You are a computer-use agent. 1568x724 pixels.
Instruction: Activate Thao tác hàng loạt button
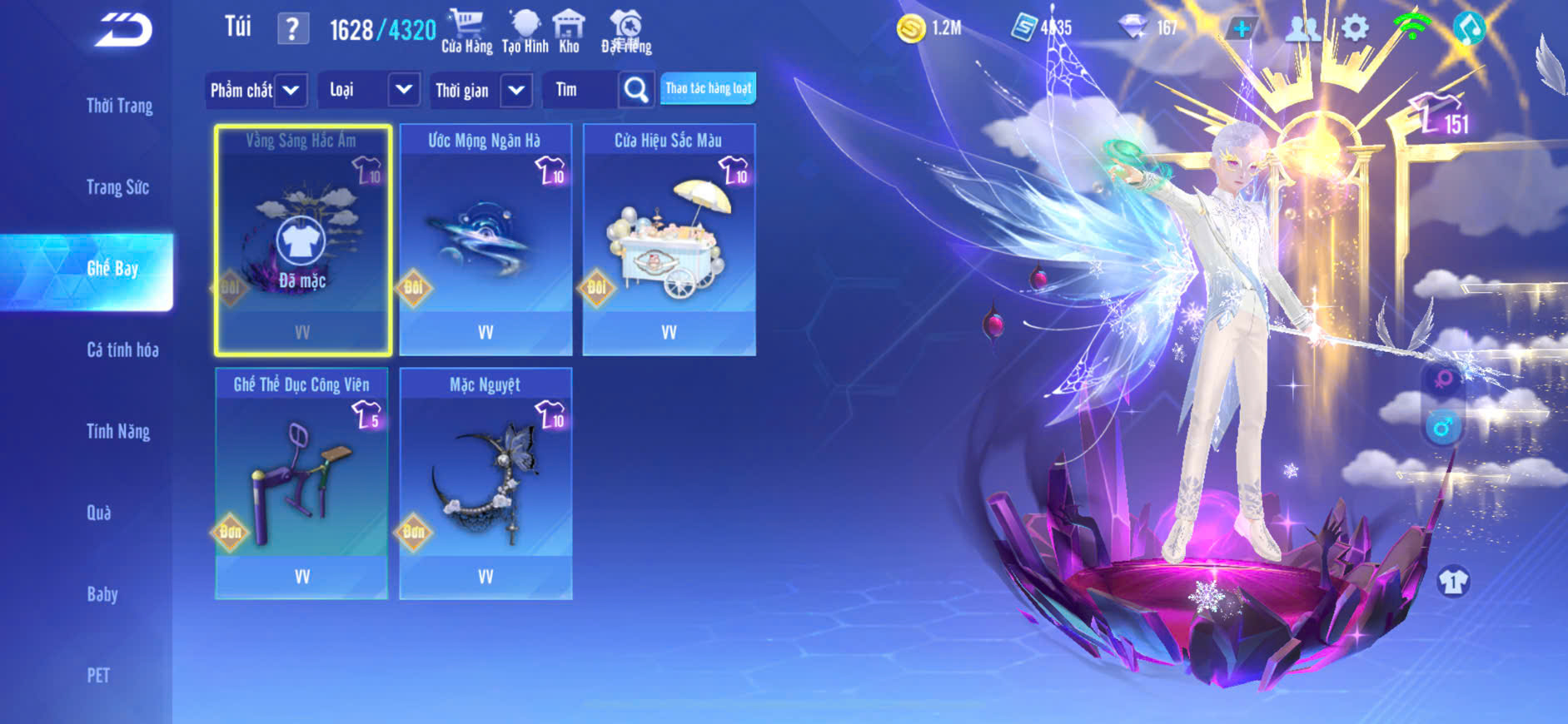[708, 88]
